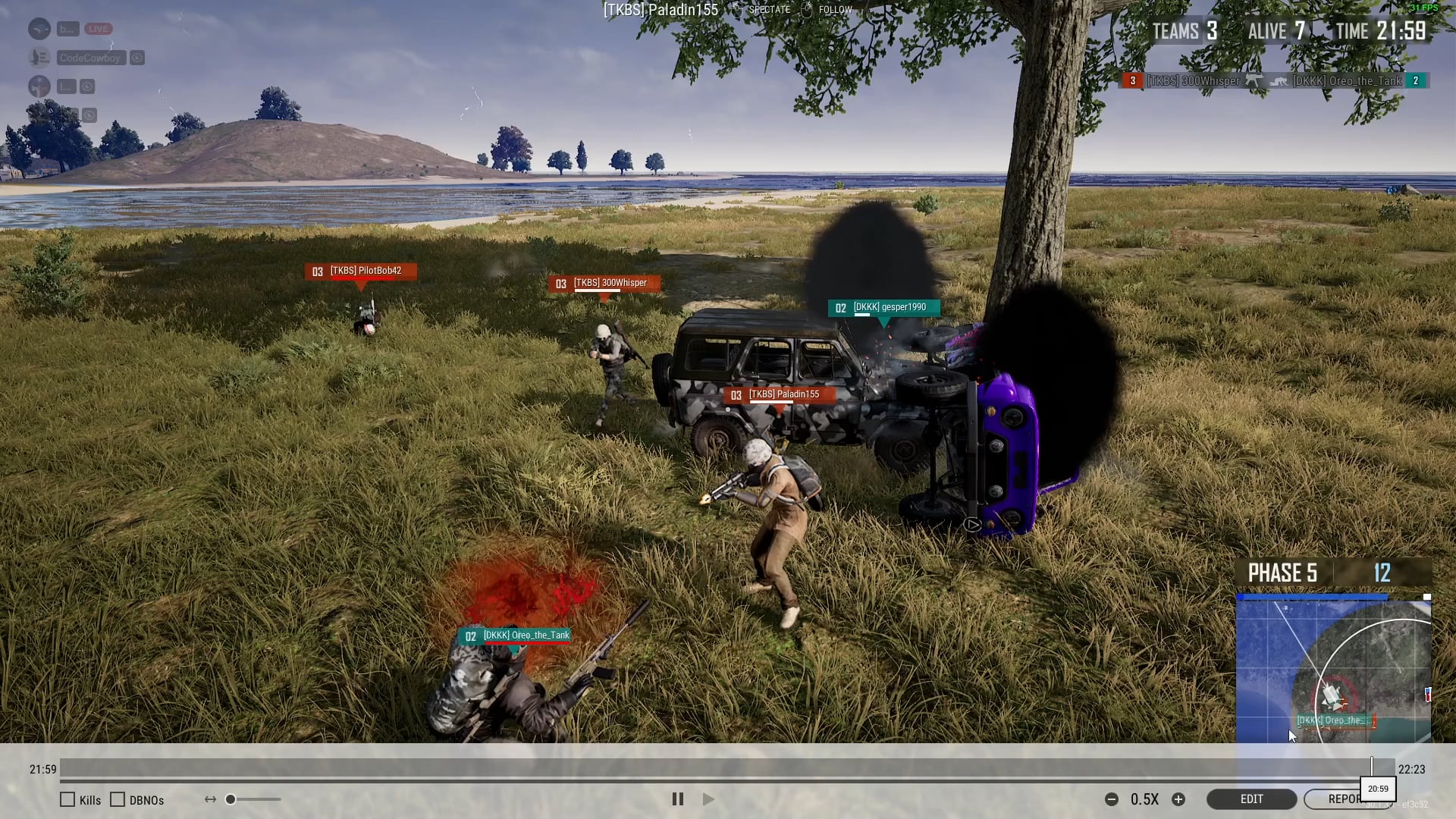
Task: Click the FOLLOW icon next to Paladin155
Action: [806, 10]
